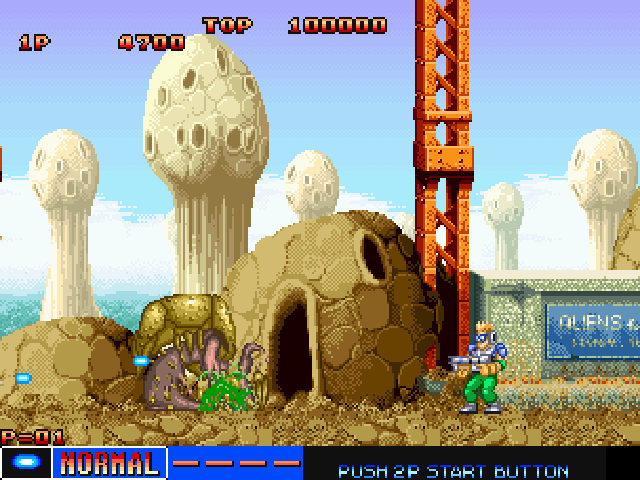The width and height of the screenshot is (640, 480).
Task: Click the NORMAL weapon type label
Action: pyautogui.click(x=109, y=464)
